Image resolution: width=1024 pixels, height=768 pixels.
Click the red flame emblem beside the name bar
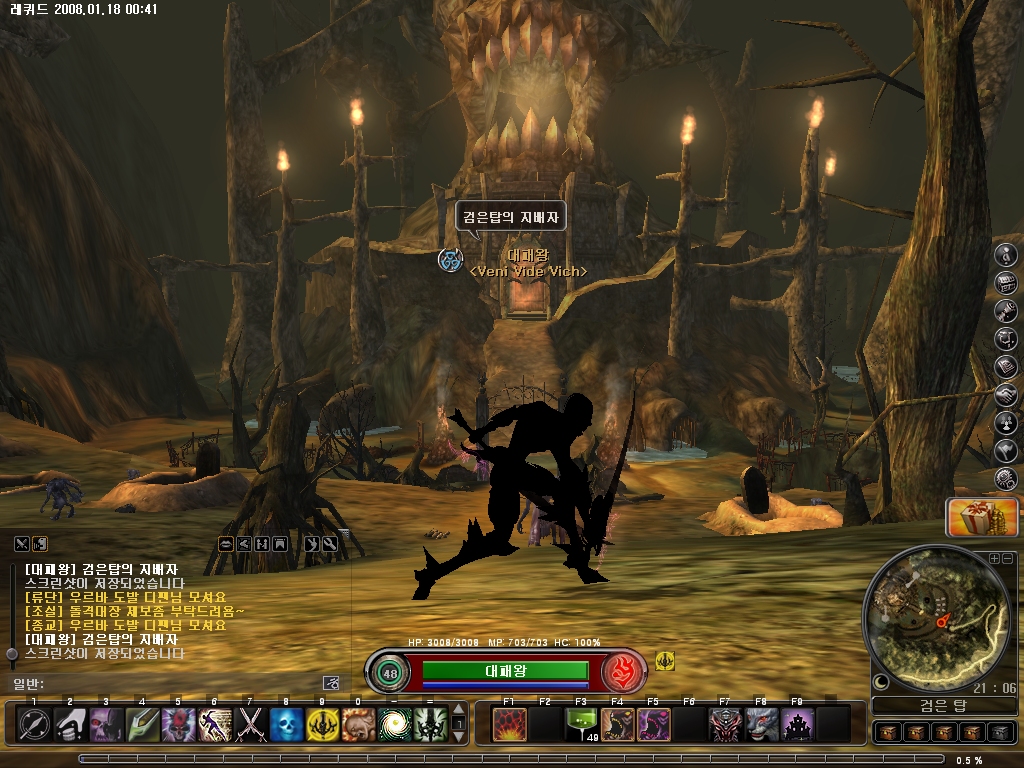click(622, 671)
